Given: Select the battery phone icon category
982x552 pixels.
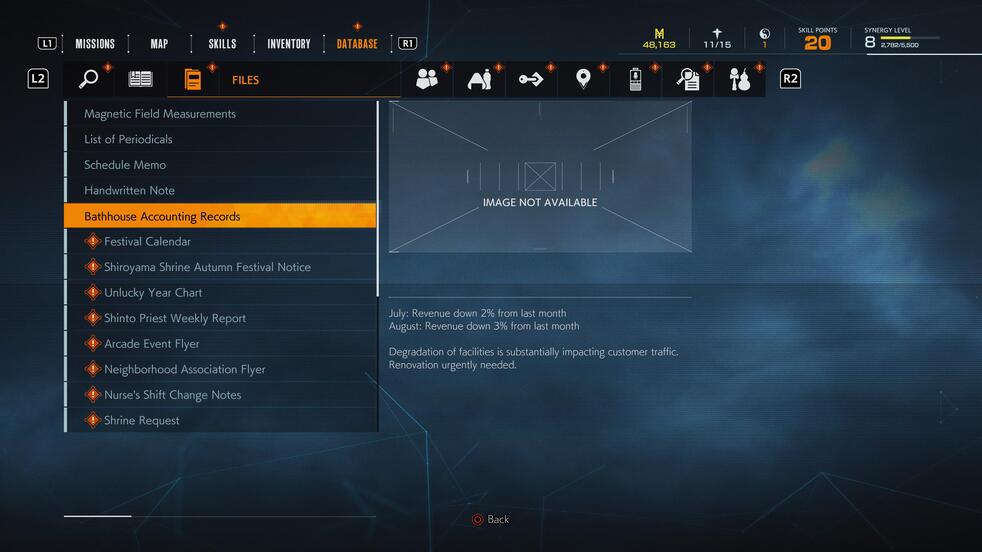Looking at the screenshot, I should click(x=635, y=79).
